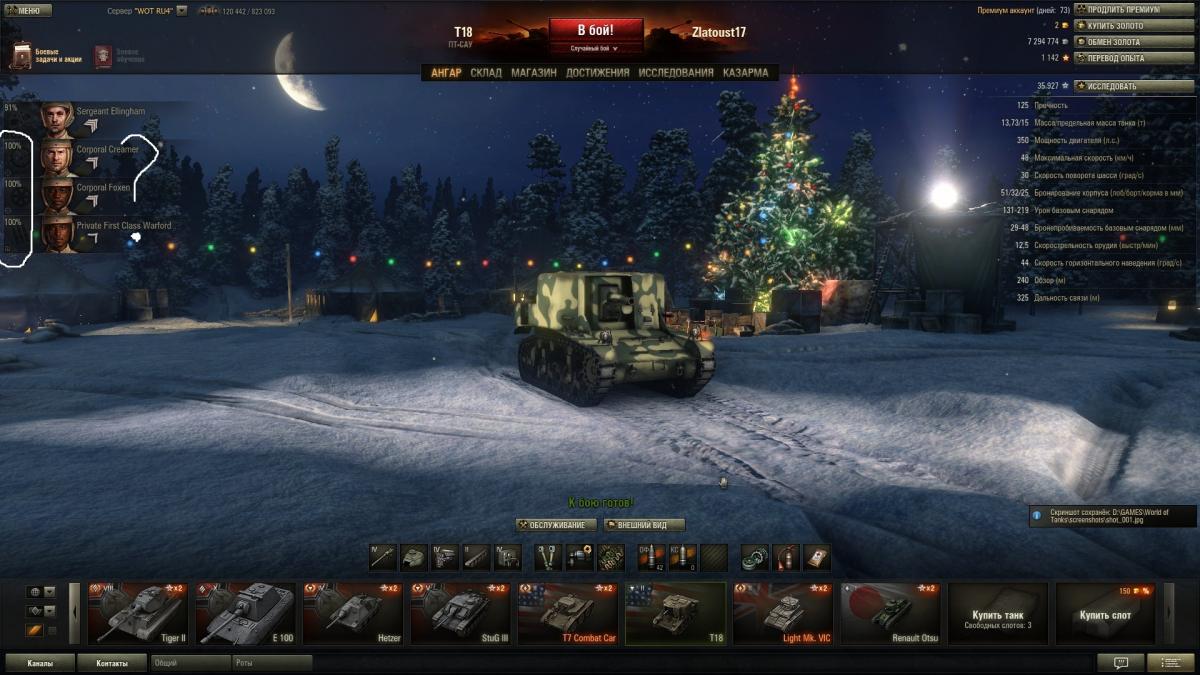Select the Tiger II tank in carousel
The height and width of the screenshot is (675, 1200).
click(x=138, y=613)
